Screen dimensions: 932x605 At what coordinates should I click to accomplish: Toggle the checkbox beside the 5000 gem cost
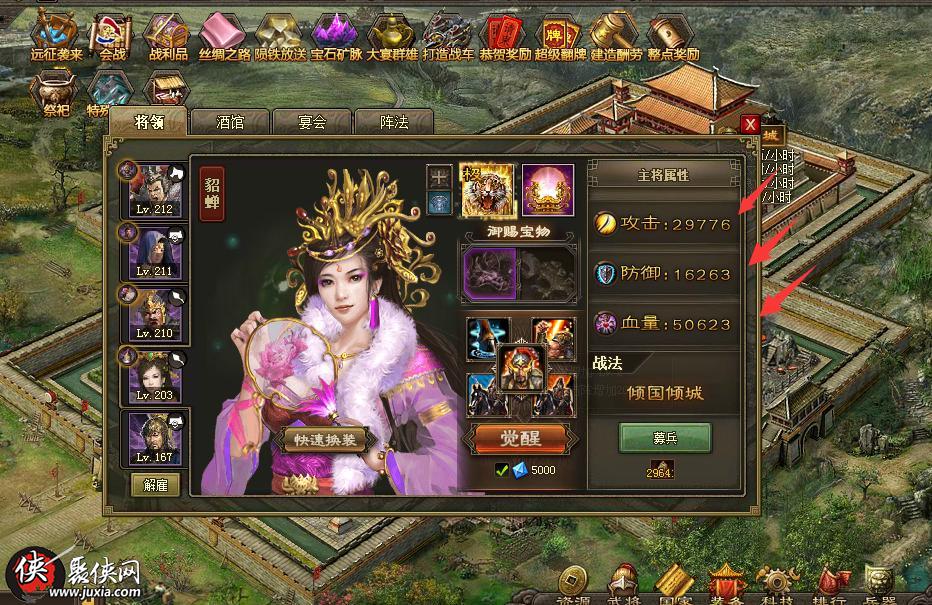(x=502, y=470)
